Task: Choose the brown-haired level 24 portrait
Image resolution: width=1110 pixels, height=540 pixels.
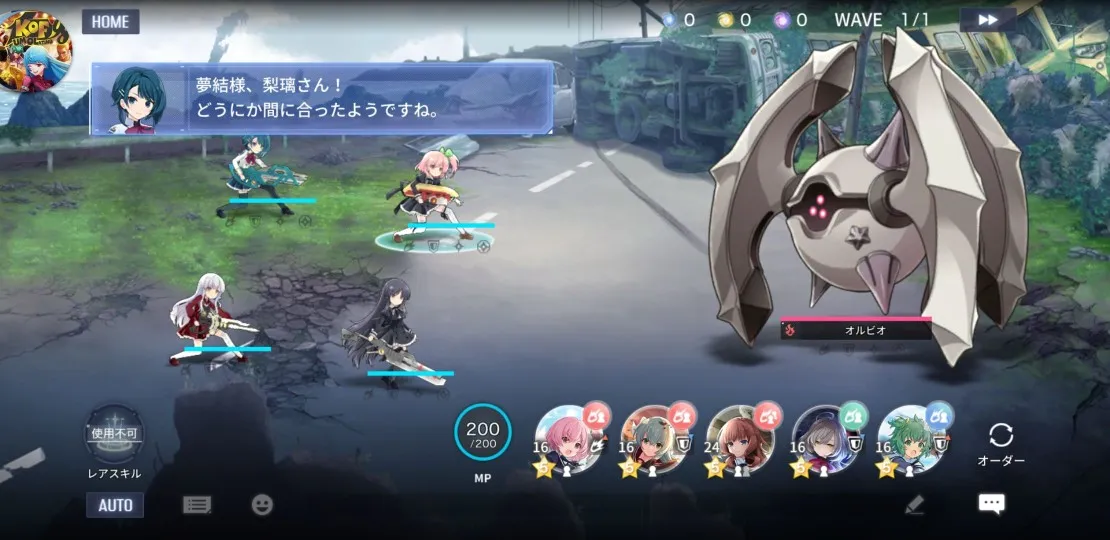Action: [741, 438]
